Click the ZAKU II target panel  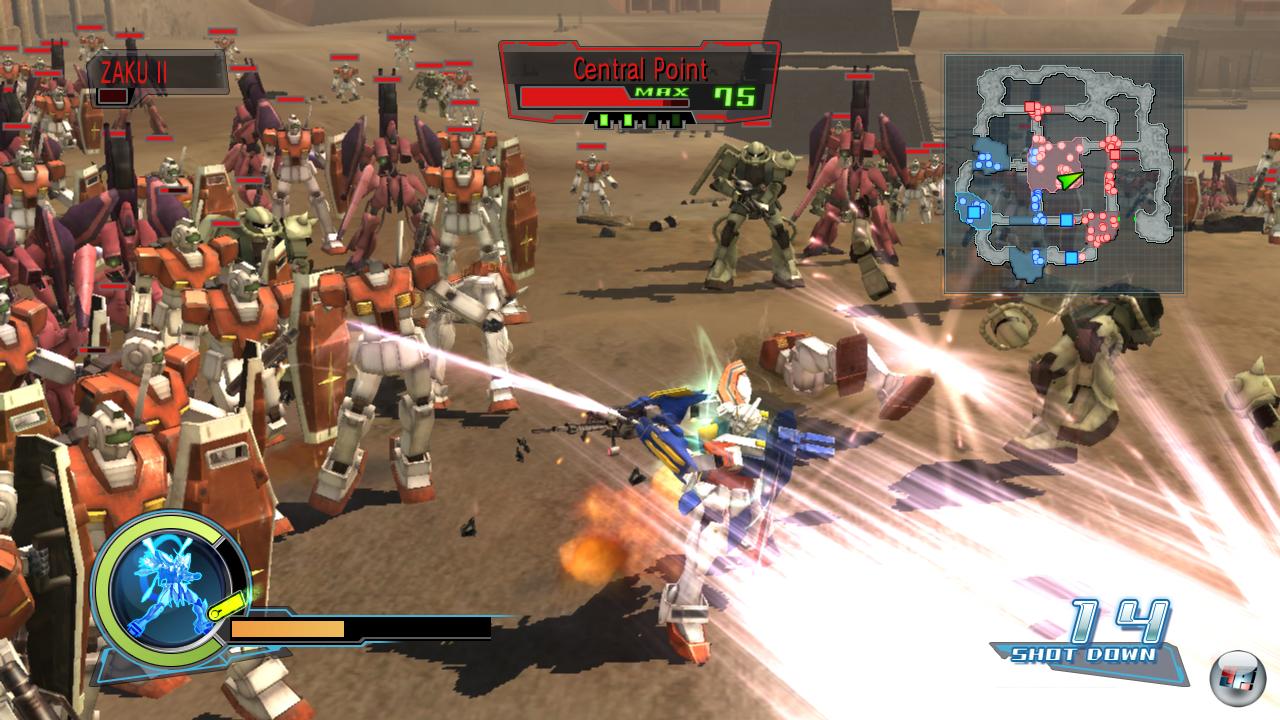point(155,79)
